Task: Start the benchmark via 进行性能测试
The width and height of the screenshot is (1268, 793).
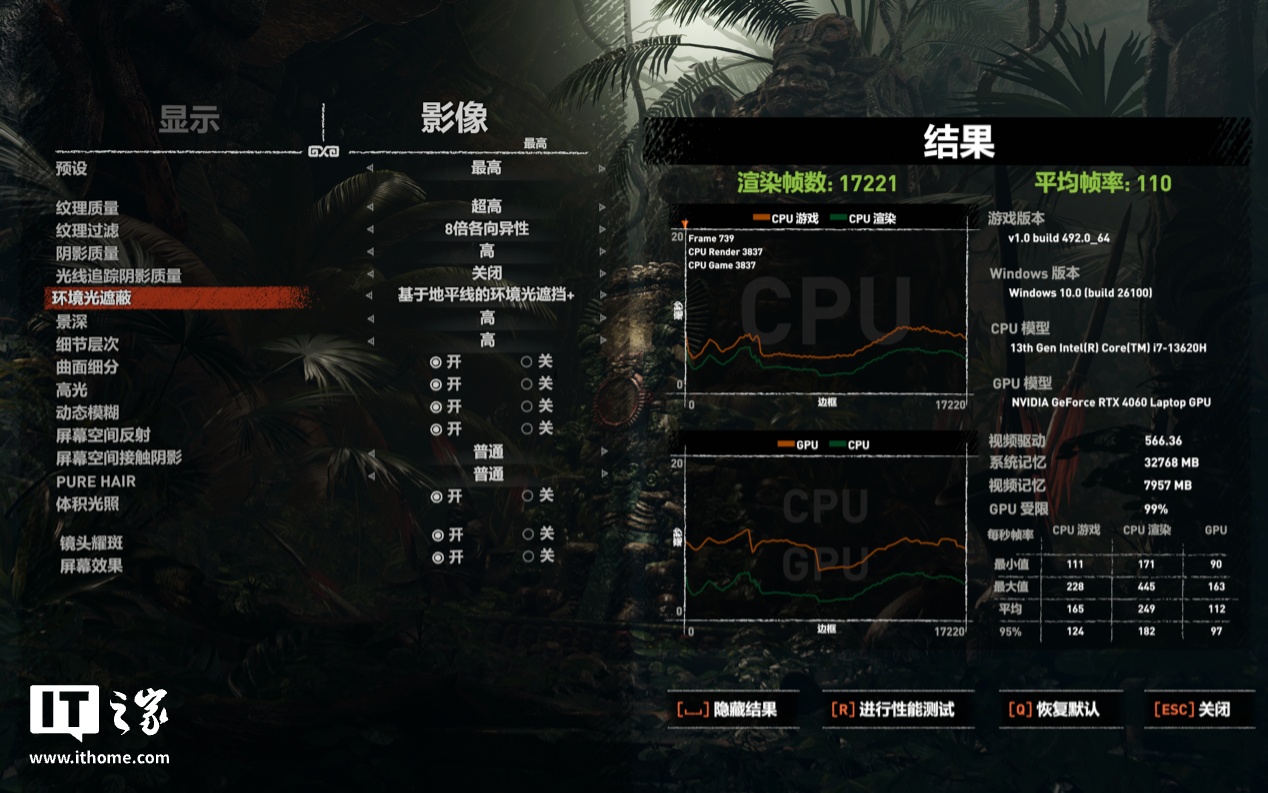Action: [892, 709]
